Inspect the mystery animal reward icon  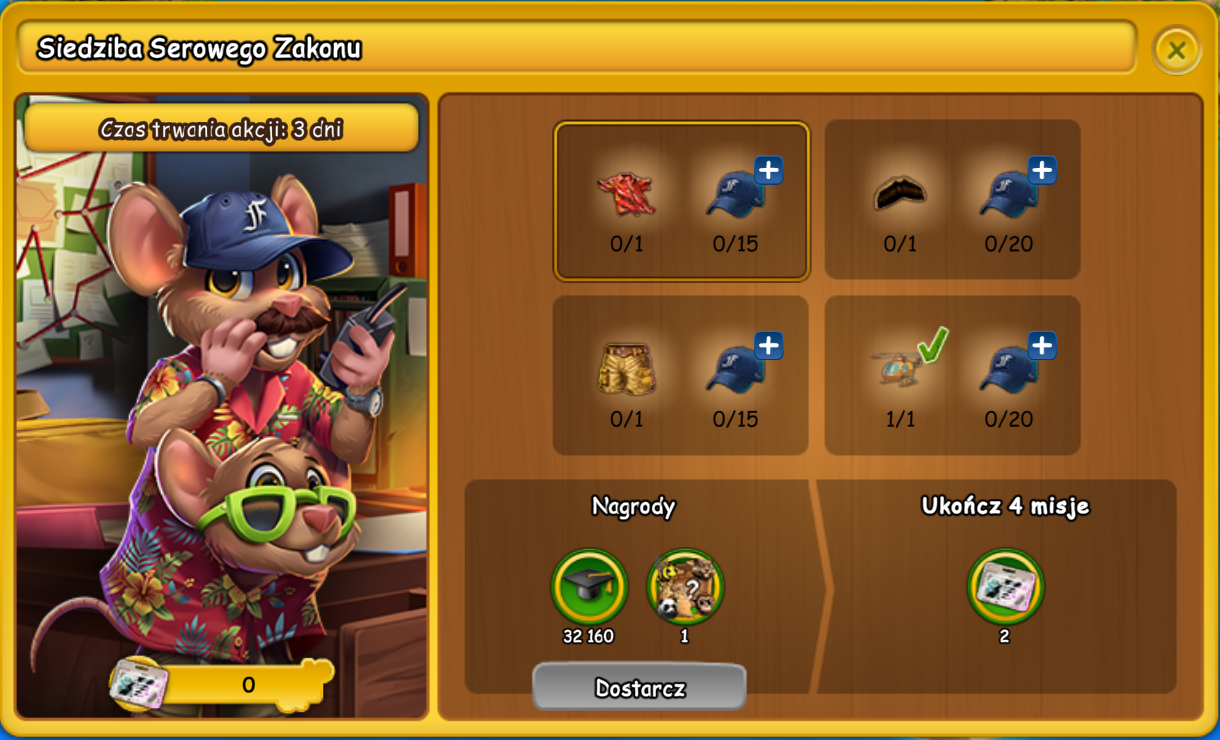685,586
